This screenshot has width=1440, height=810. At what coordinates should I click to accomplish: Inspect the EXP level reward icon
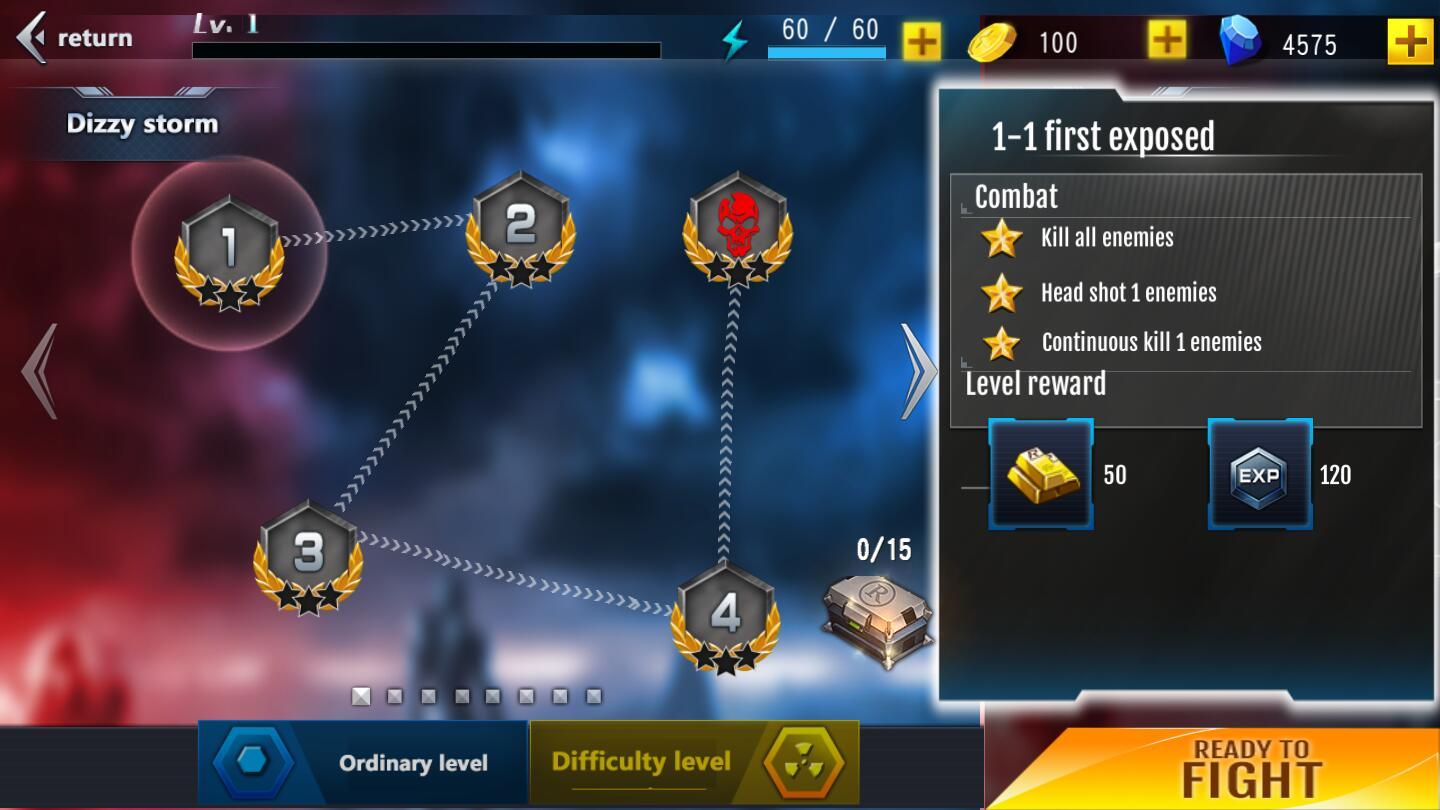(x=1259, y=475)
